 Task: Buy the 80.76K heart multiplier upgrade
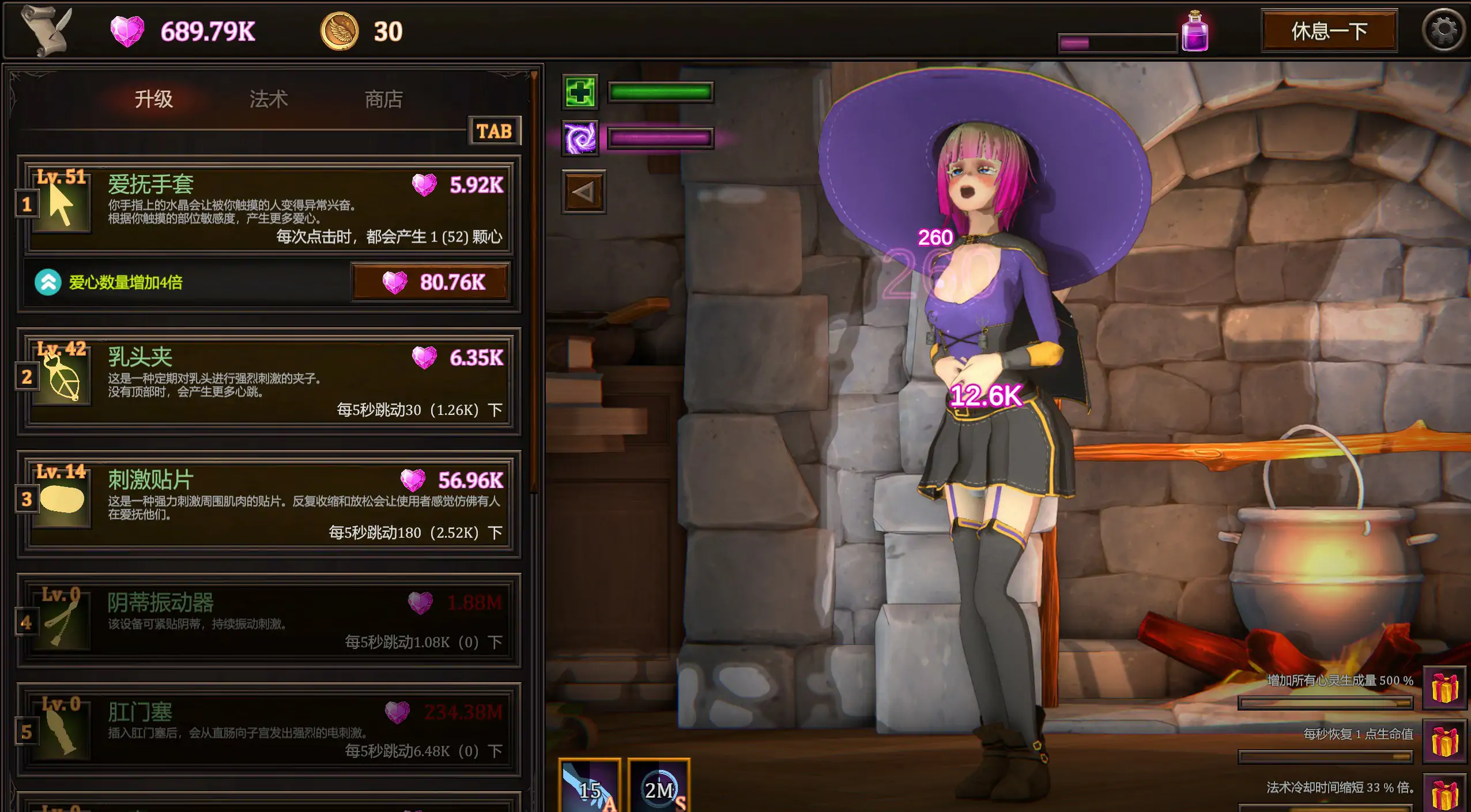coord(431,282)
